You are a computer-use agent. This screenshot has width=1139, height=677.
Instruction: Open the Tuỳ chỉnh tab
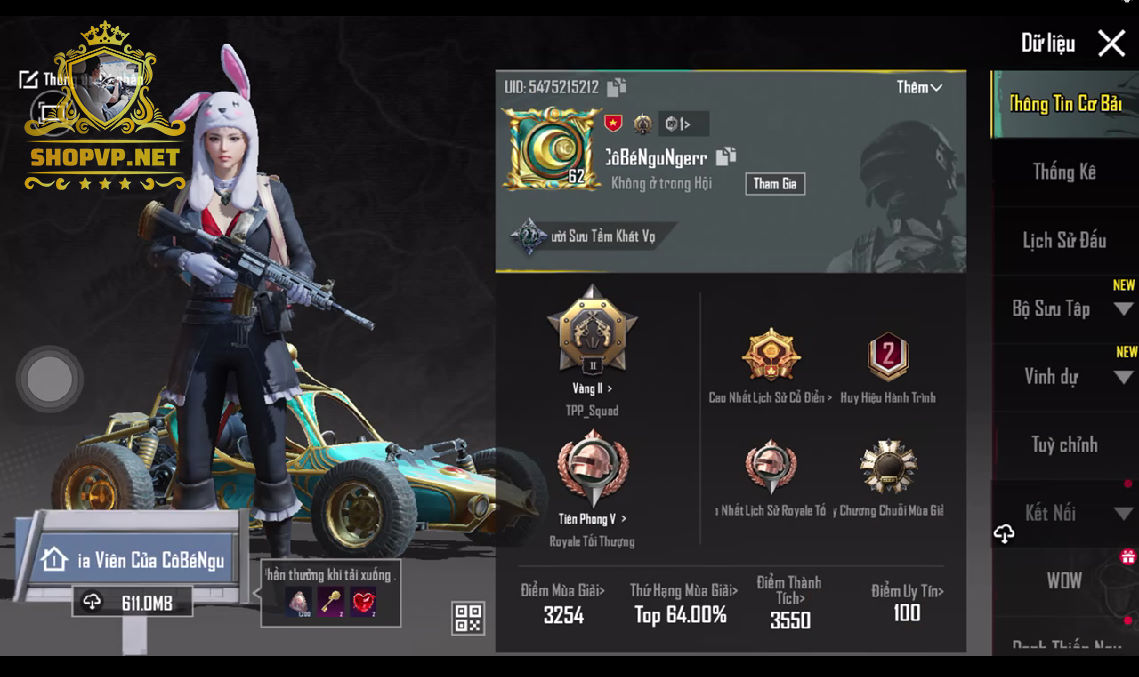click(x=1064, y=445)
